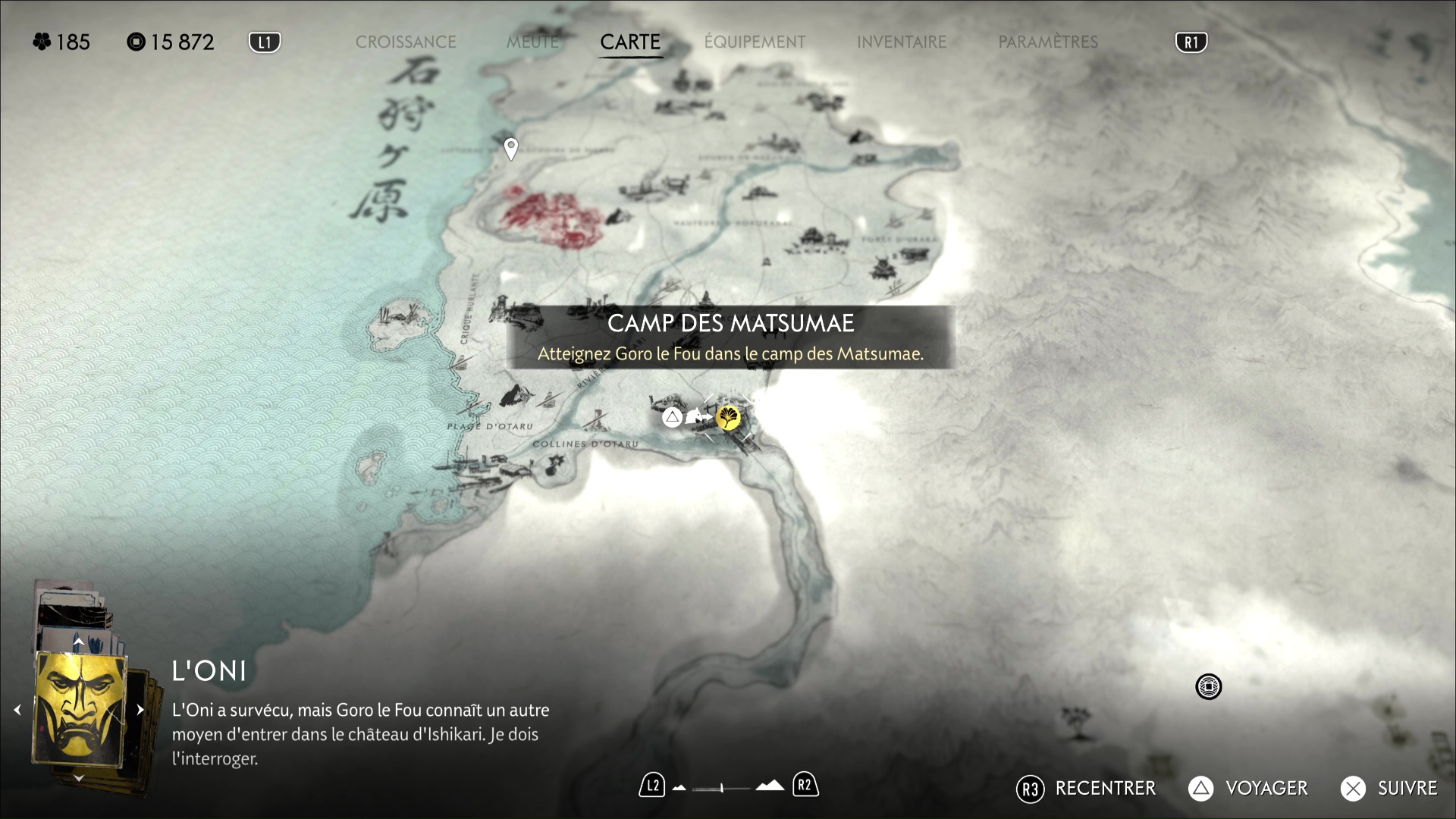Show the previous quest card with left arrow
Viewport: 1456px width, 819px height.
tap(17, 710)
